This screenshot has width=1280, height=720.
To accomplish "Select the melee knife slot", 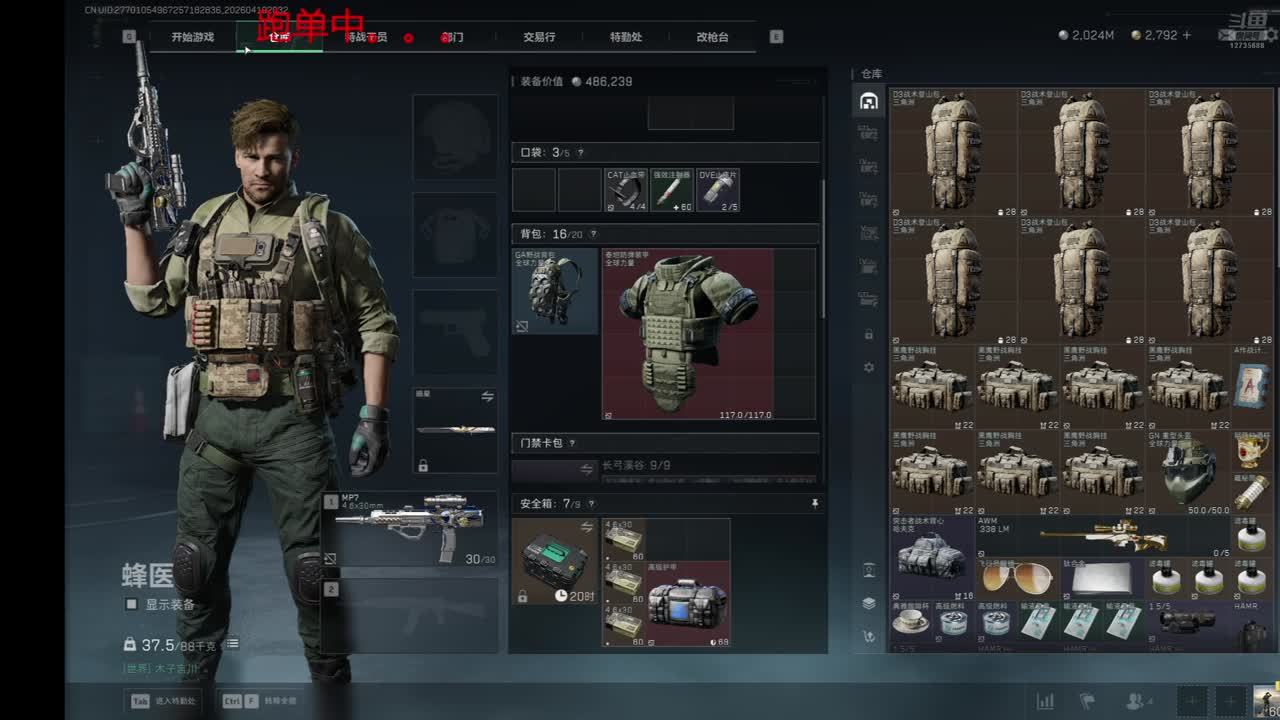I will coord(455,430).
